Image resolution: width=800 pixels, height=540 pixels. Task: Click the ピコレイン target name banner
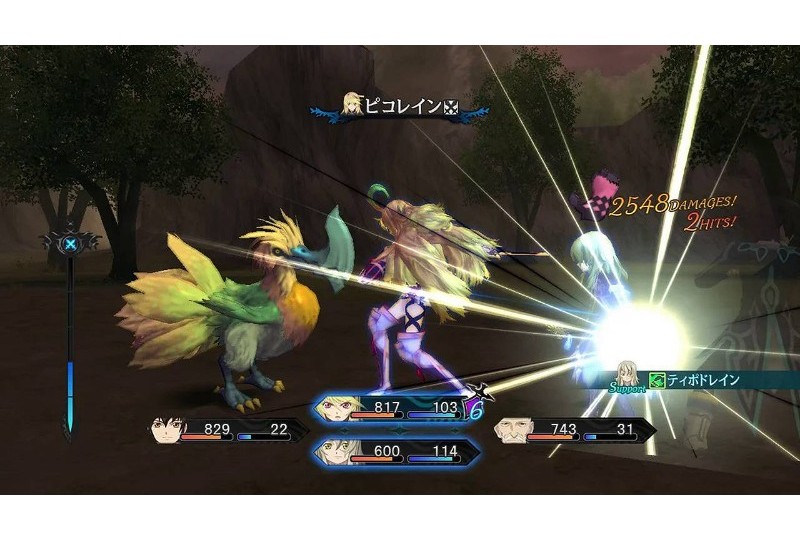pos(400,106)
